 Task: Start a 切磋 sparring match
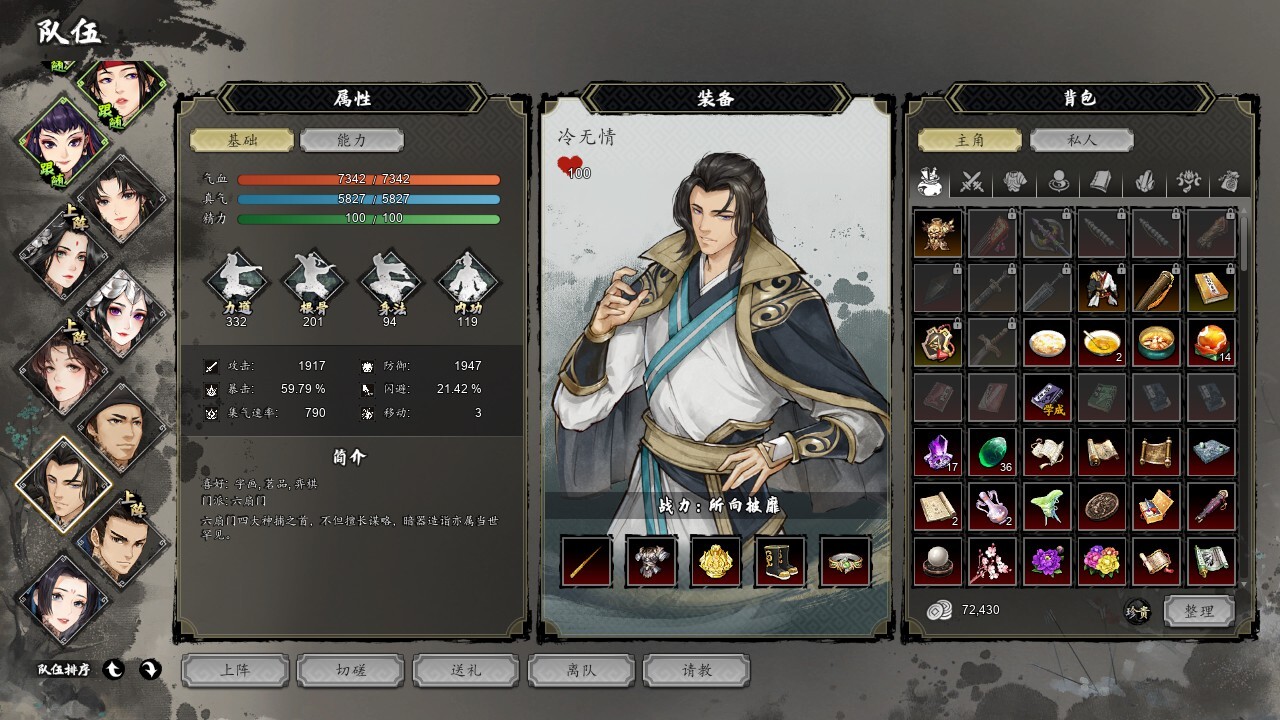coord(351,670)
